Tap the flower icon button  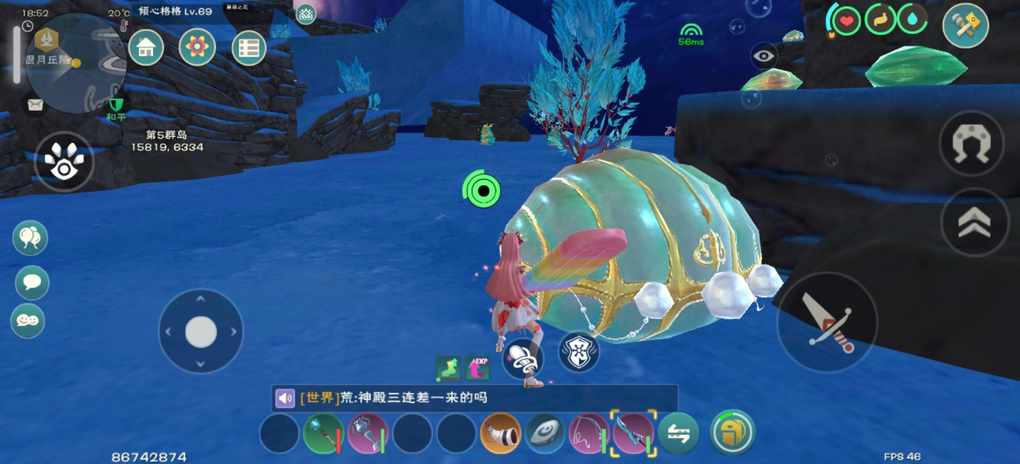tap(197, 46)
